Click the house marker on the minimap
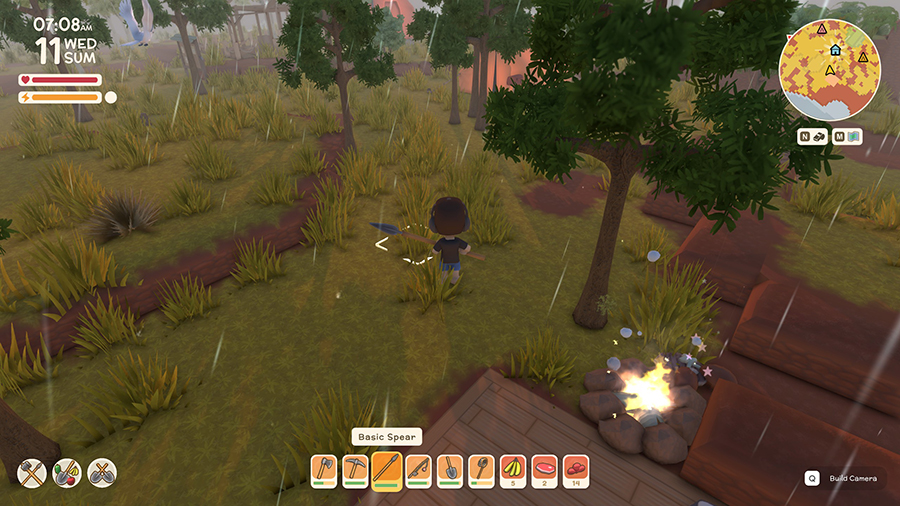 click(835, 49)
